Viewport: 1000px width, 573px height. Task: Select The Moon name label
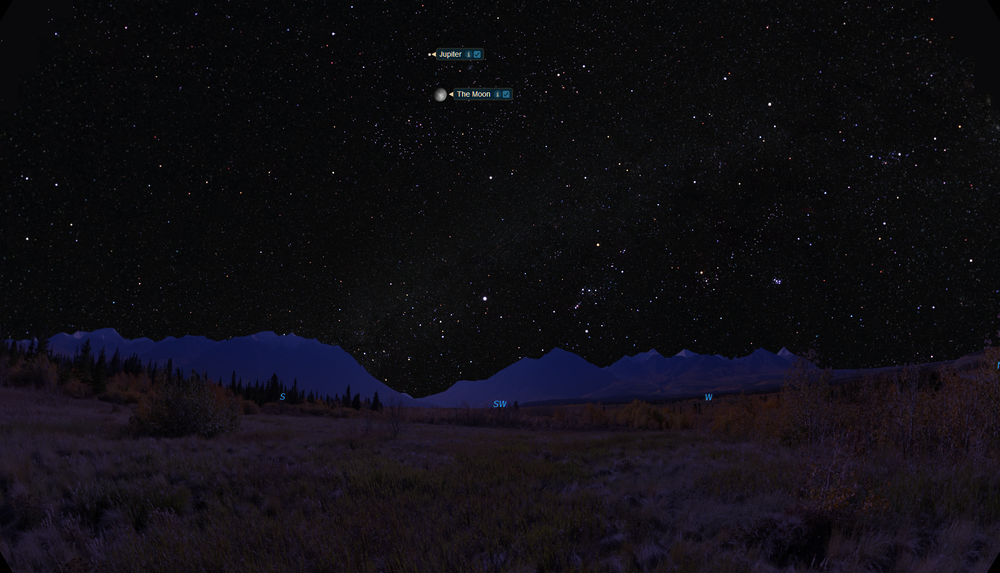pos(474,94)
